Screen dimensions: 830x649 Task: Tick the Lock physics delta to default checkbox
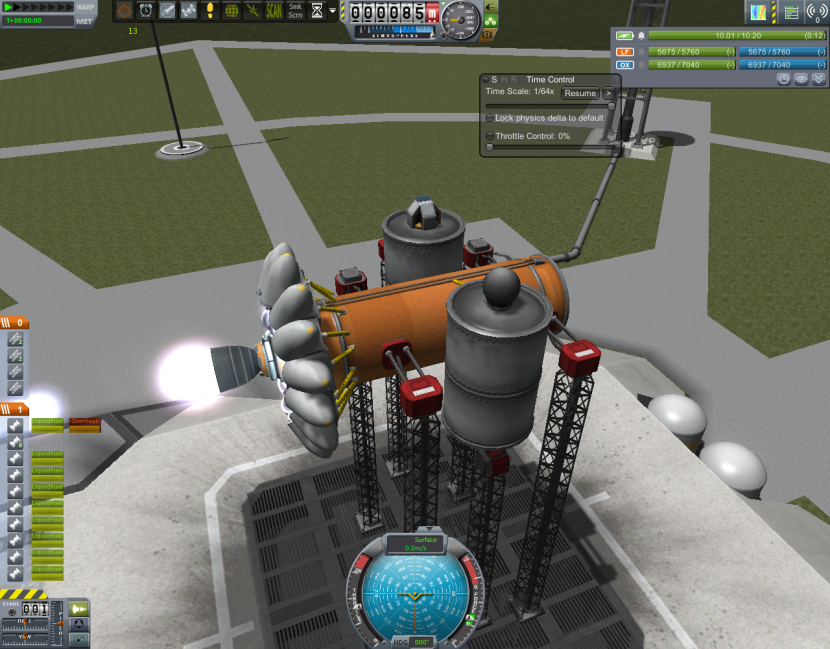pos(490,118)
